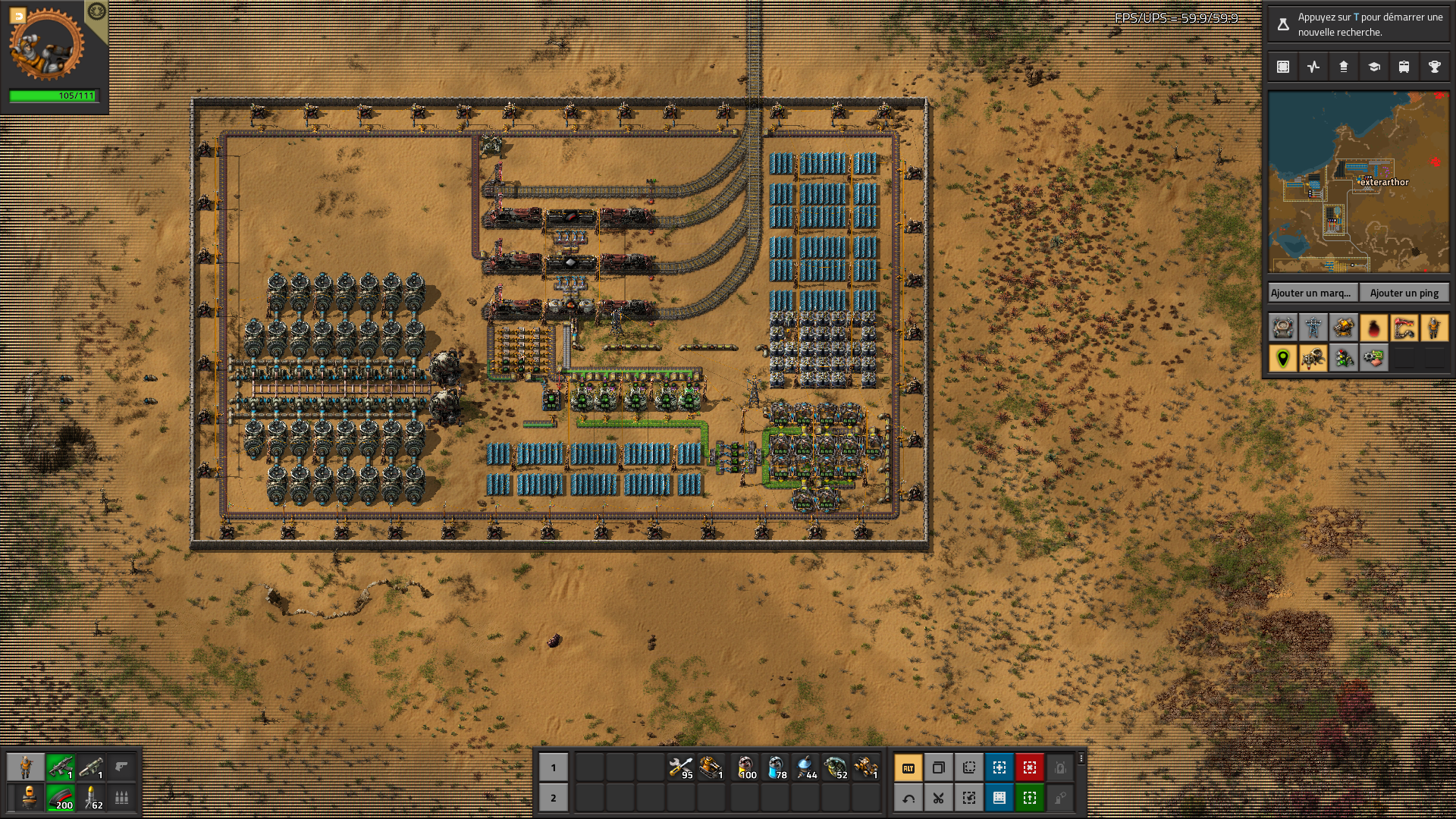The image size is (1456, 819).
Task: Open the production statistics graph
Action: (1313, 67)
